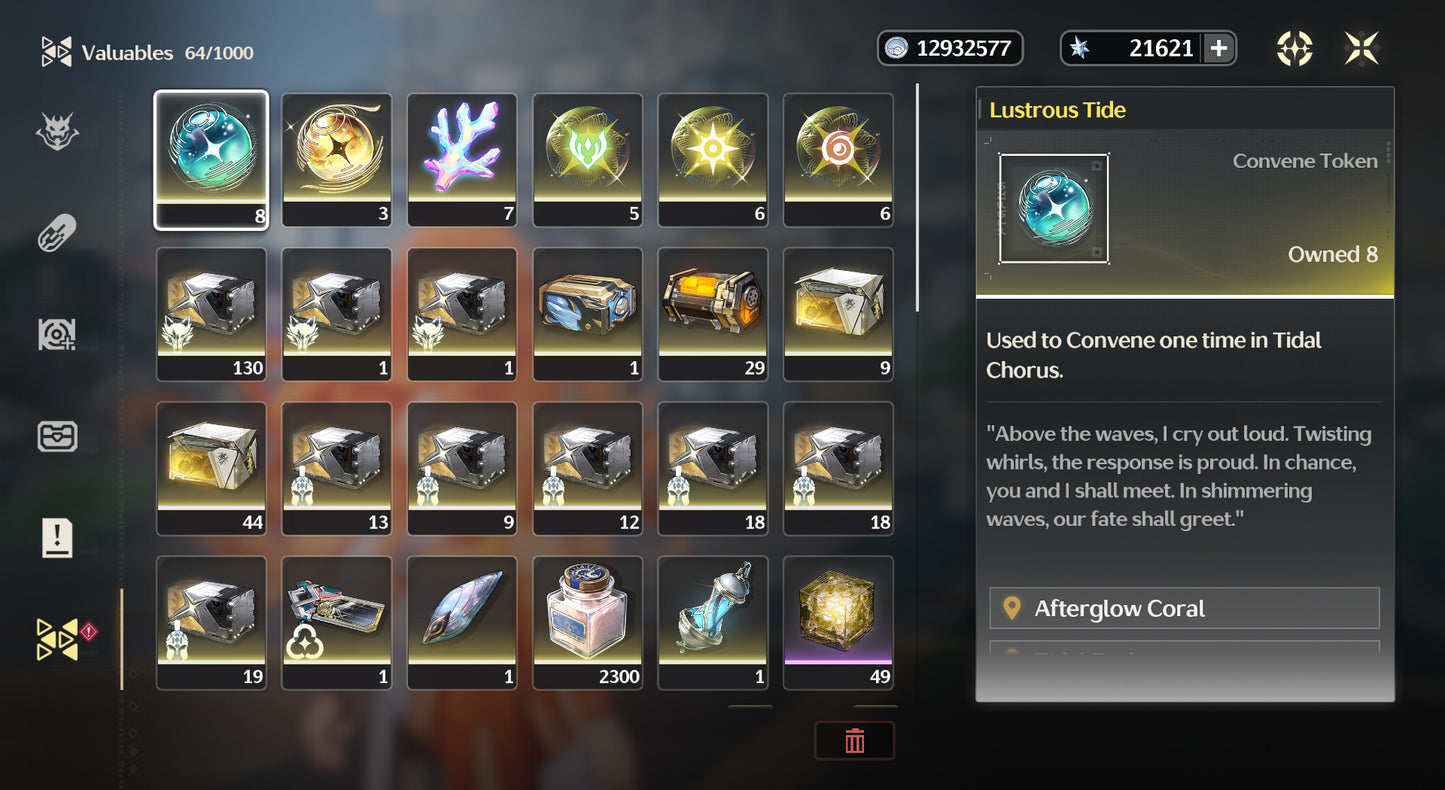Image resolution: width=1445 pixels, height=790 pixels.
Task: Open the echo seal sidebar icon
Action: click(57, 334)
